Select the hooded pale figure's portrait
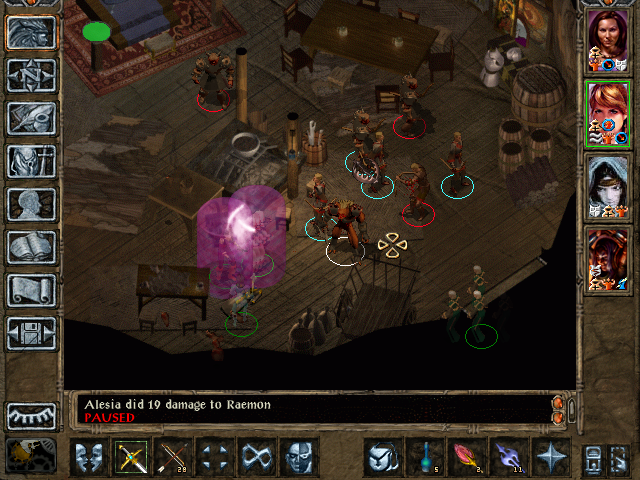 tap(607, 186)
